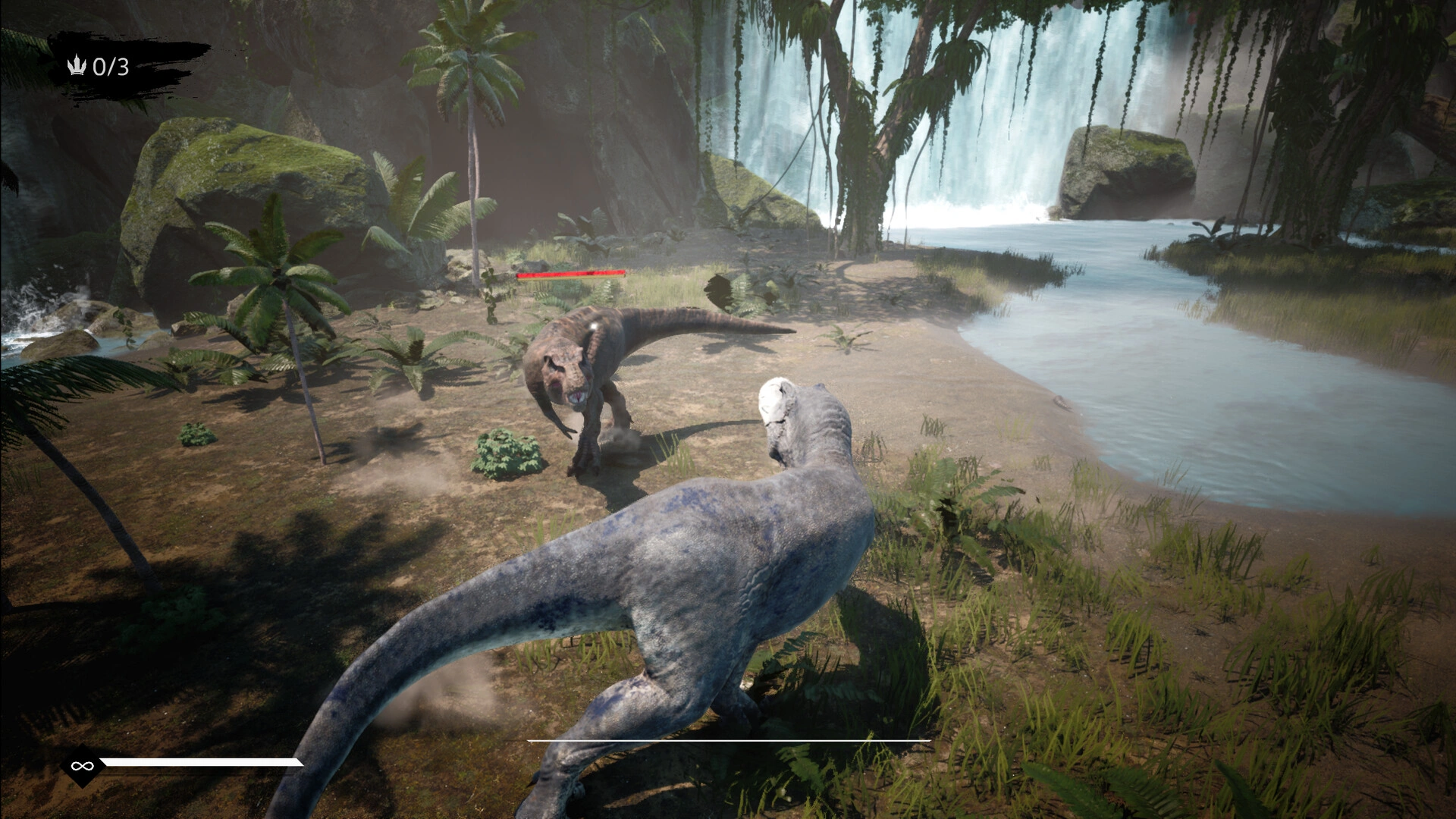
Task: Select the infinity diamond icon
Action: tap(80, 766)
